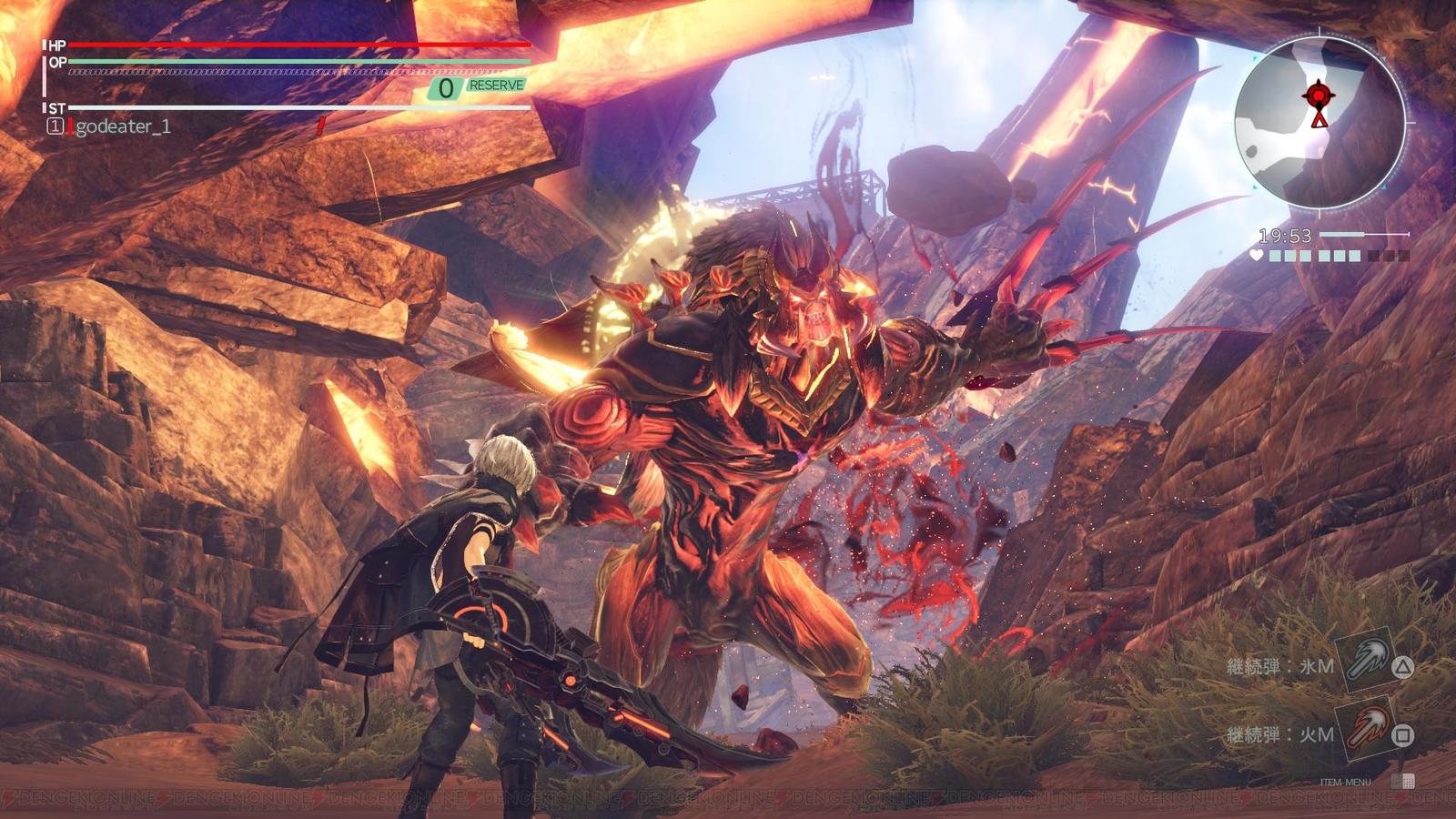Click the numbered player badge before godeater_1
Screen dimensions: 1456x819
[56, 126]
